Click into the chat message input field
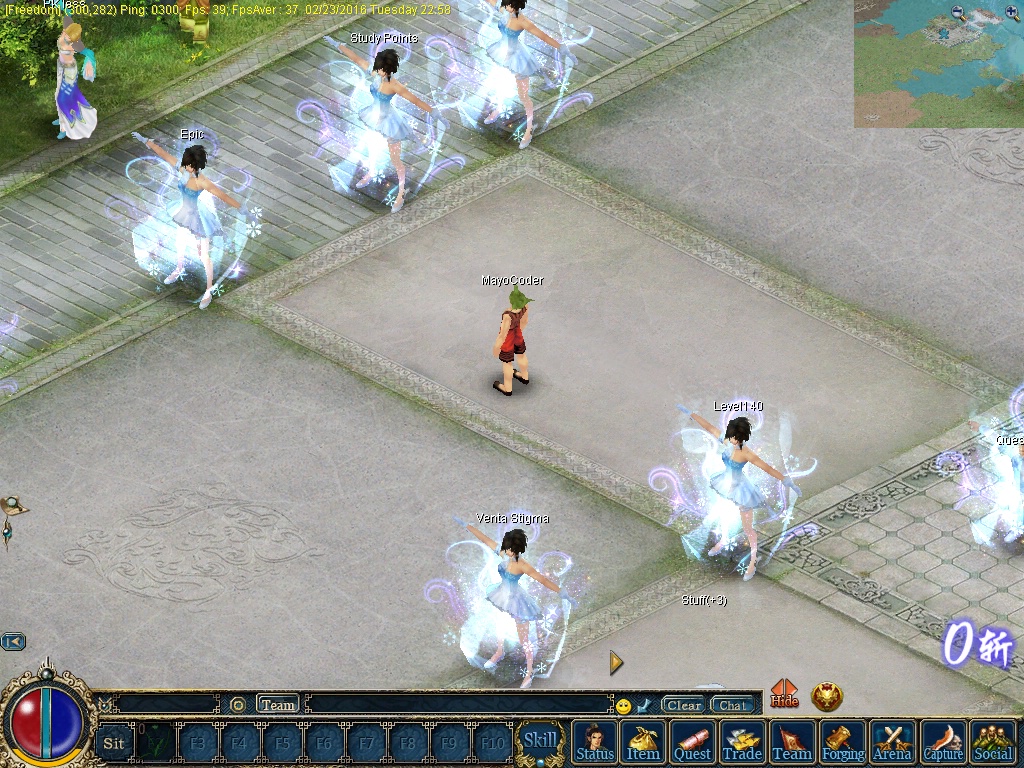This screenshot has width=1024, height=768. pos(458,705)
